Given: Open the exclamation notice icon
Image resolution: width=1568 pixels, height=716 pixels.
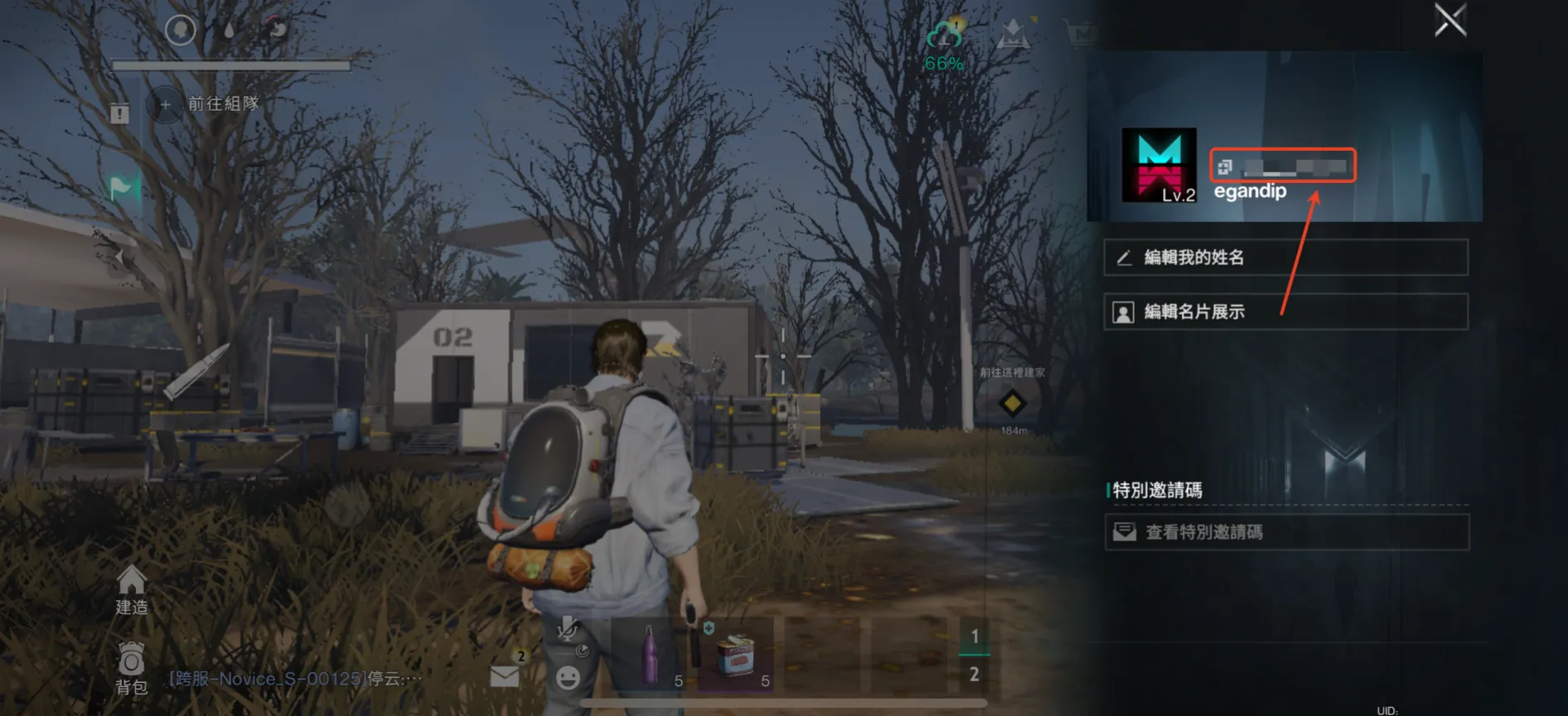Looking at the screenshot, I should 119,113.
